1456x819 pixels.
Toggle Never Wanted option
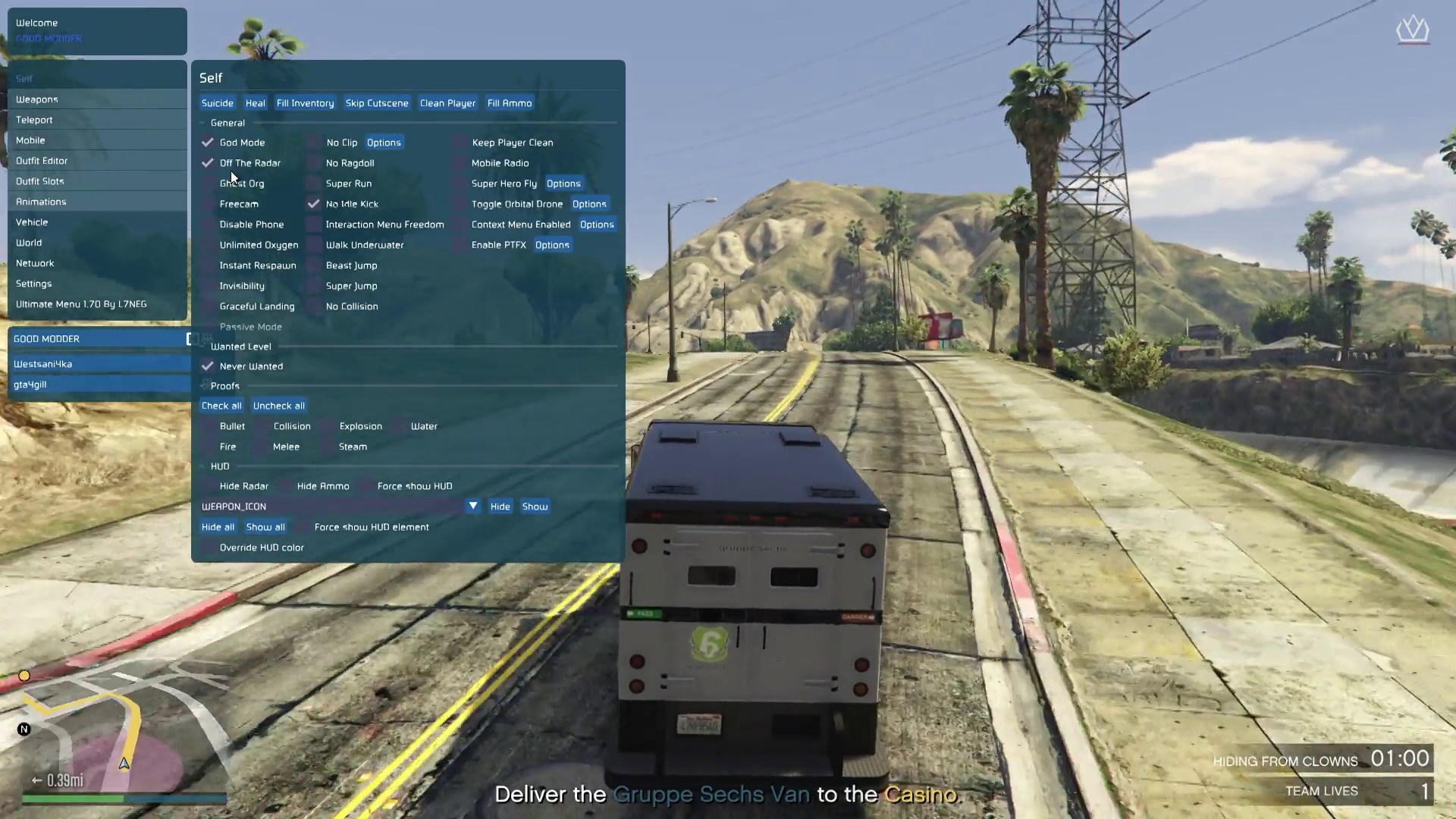pos(208,366)
